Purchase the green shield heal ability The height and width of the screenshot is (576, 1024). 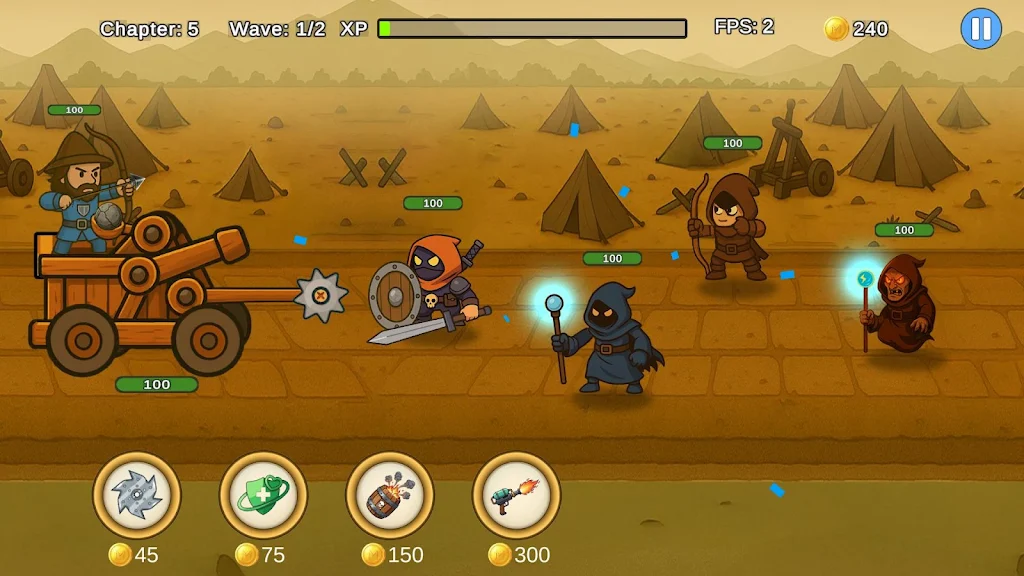coord(263,495)
